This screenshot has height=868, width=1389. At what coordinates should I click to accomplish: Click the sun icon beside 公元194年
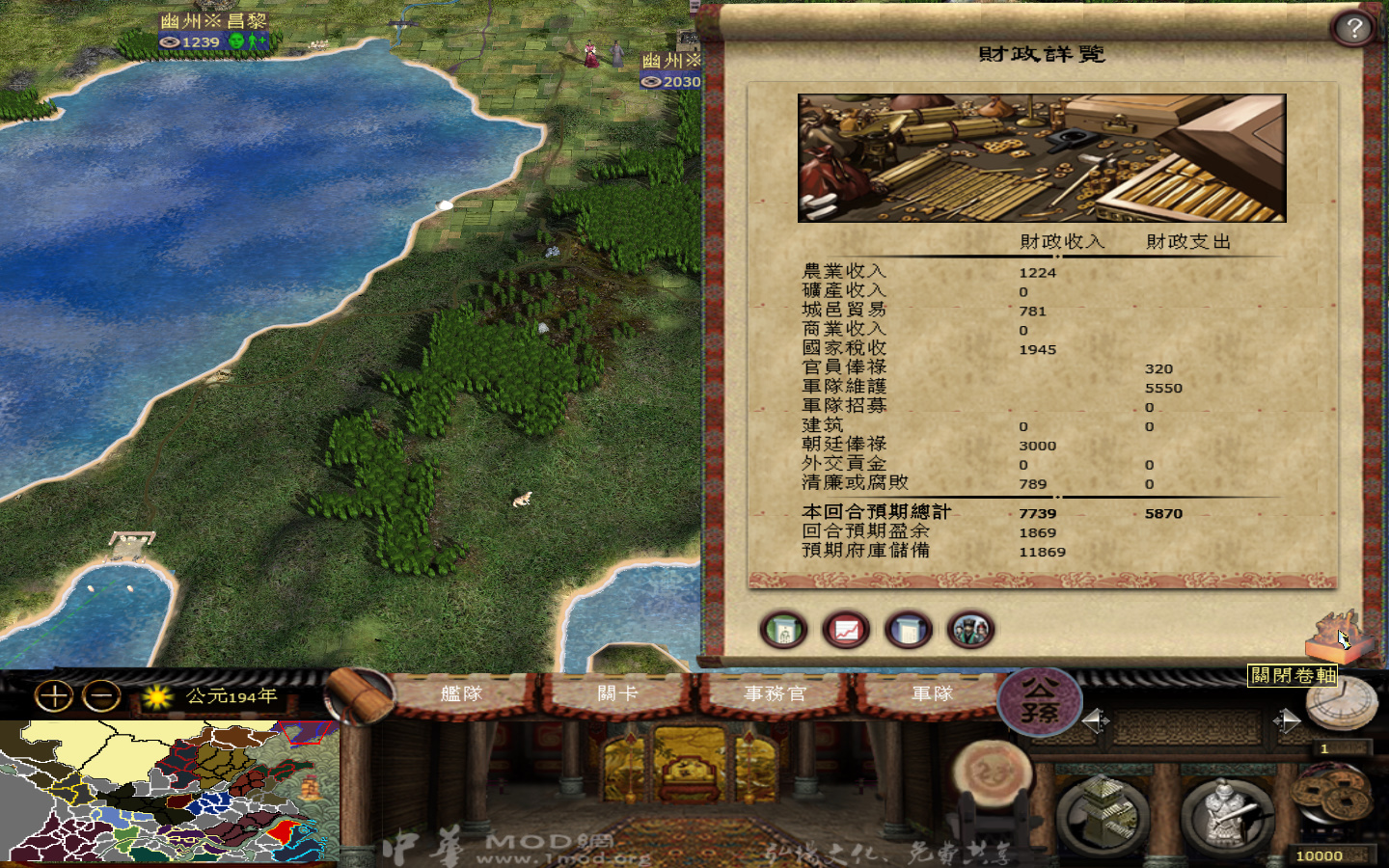[154, 696]
